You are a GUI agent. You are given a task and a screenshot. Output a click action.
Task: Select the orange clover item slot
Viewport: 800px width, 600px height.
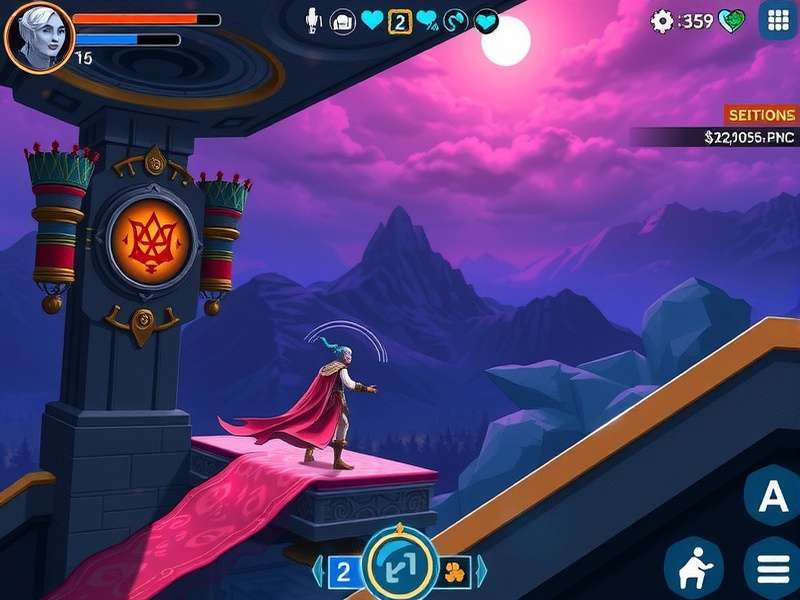click(455, 571)
